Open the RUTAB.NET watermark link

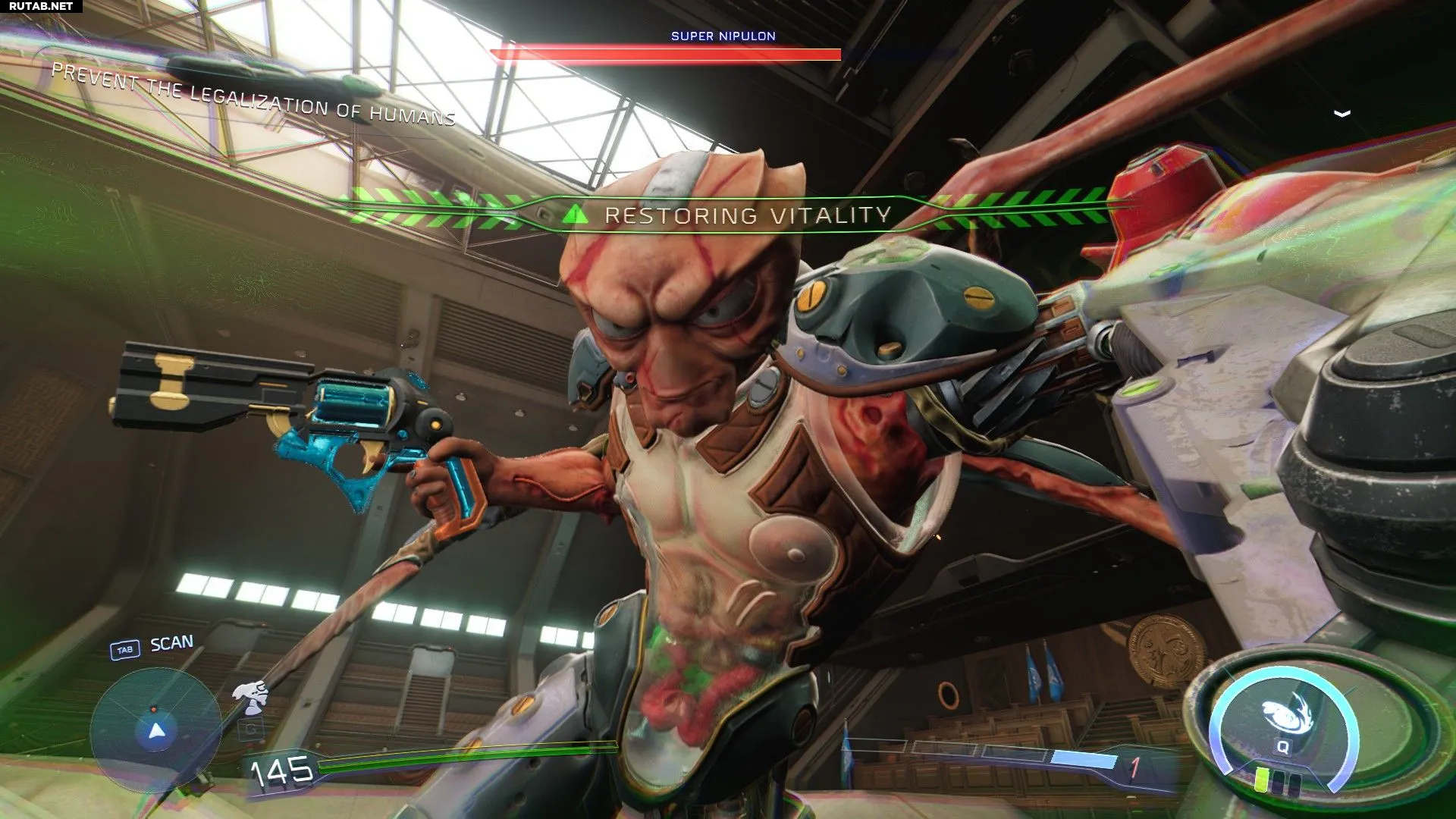click(x=41, y=6)
